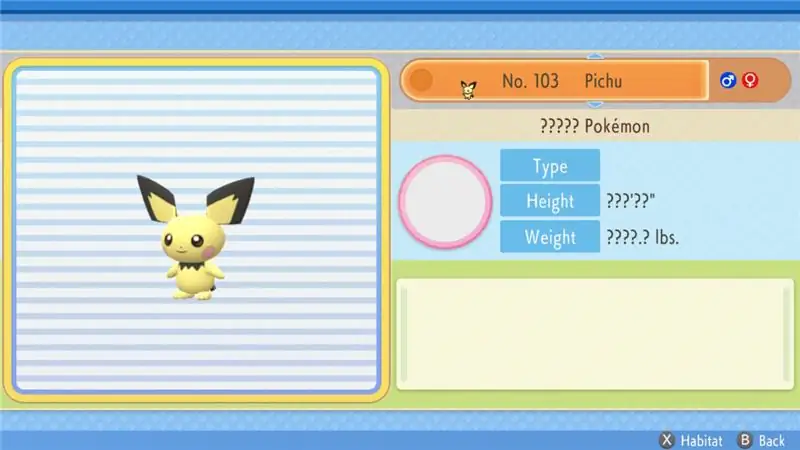This screenshot has width=800, height=450.
Task: Choose the blue male gender icon
Action: pos(728,80)
